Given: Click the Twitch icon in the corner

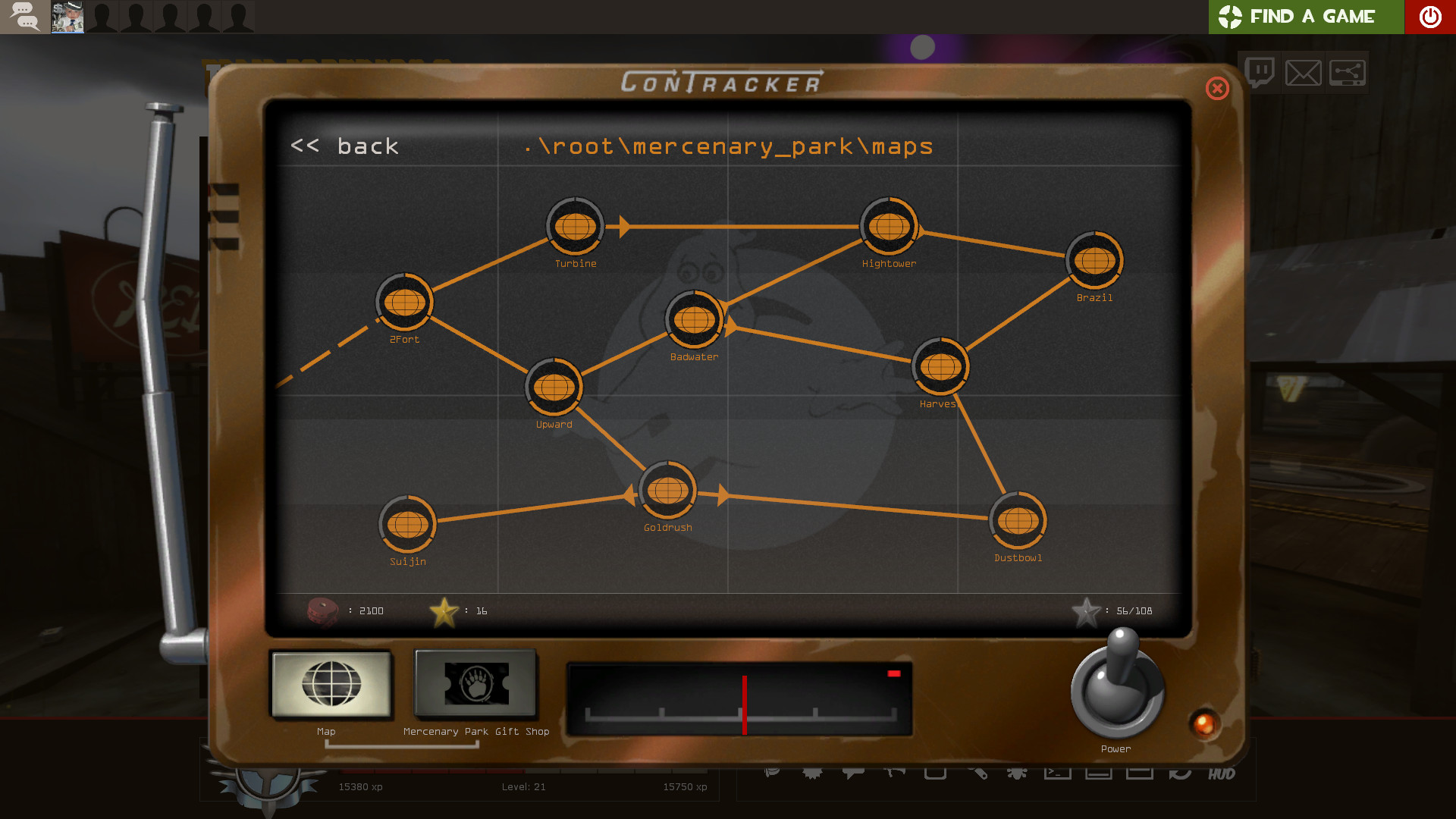Looking at the screenshot, I should pyautogui.click(x=1259, y=72).
